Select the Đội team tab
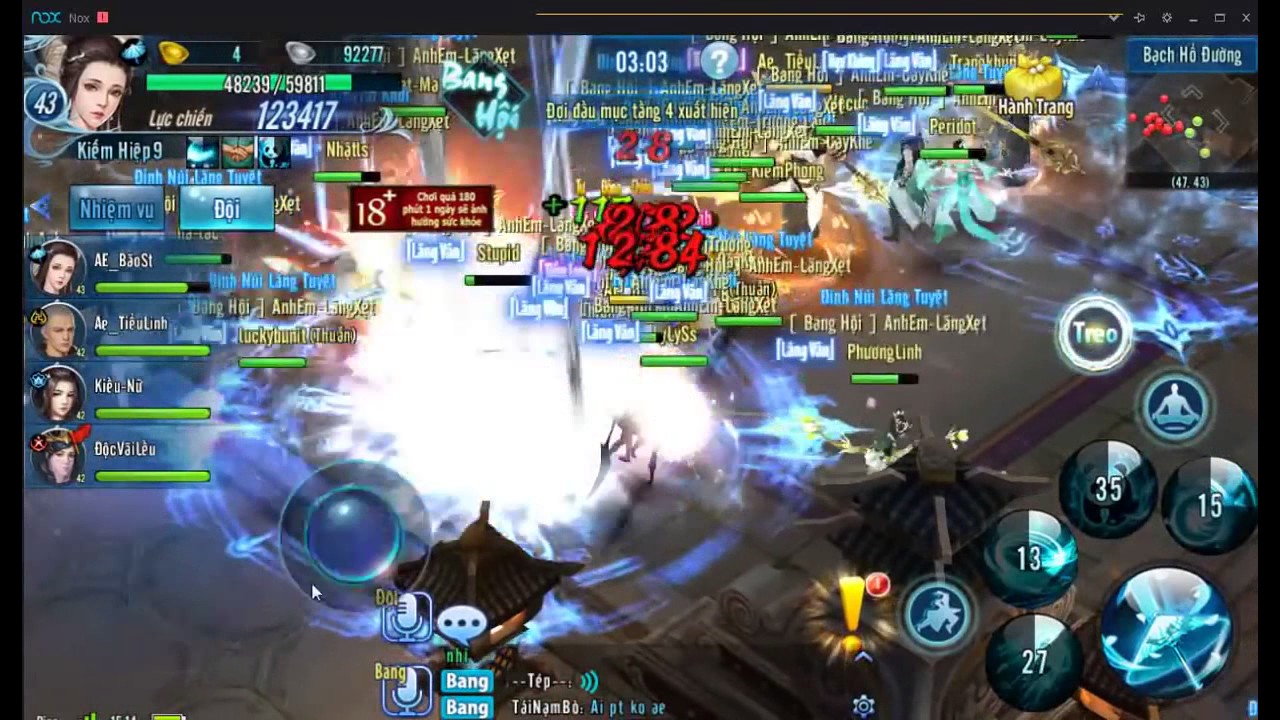Viewport: 1280px width, 720px height. [x=227, y=209]
